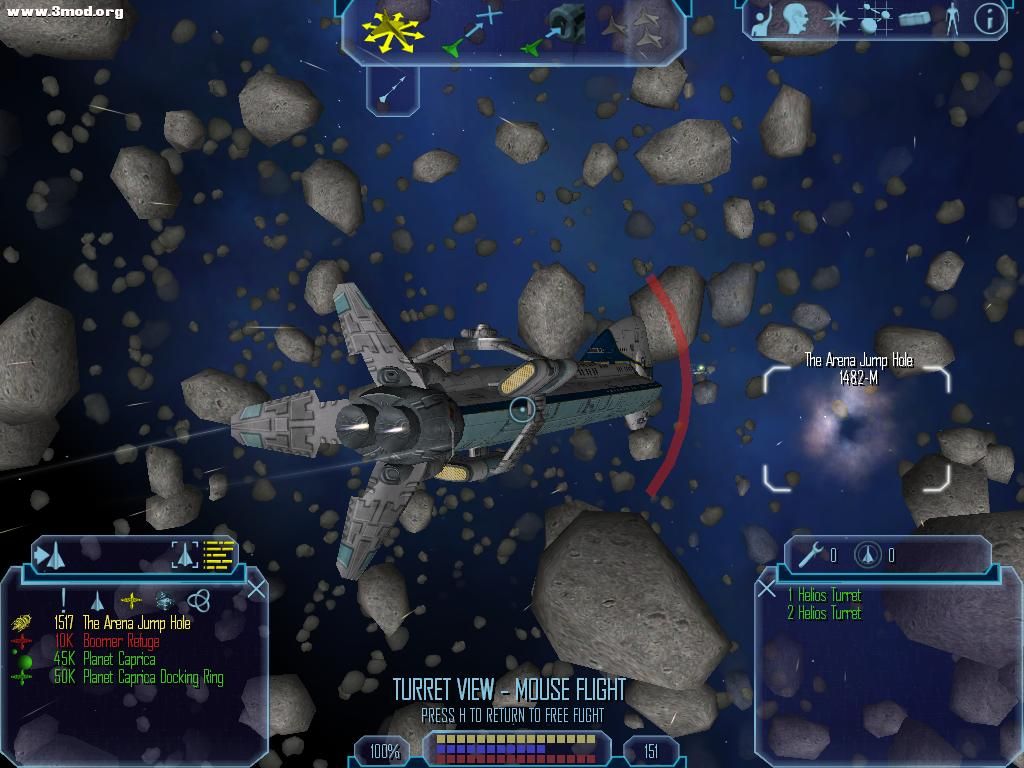The width and height of the screenshot is (1024, 768).
Task: Select Planet Caprica in contact list
Action: (x=119, y=659)
